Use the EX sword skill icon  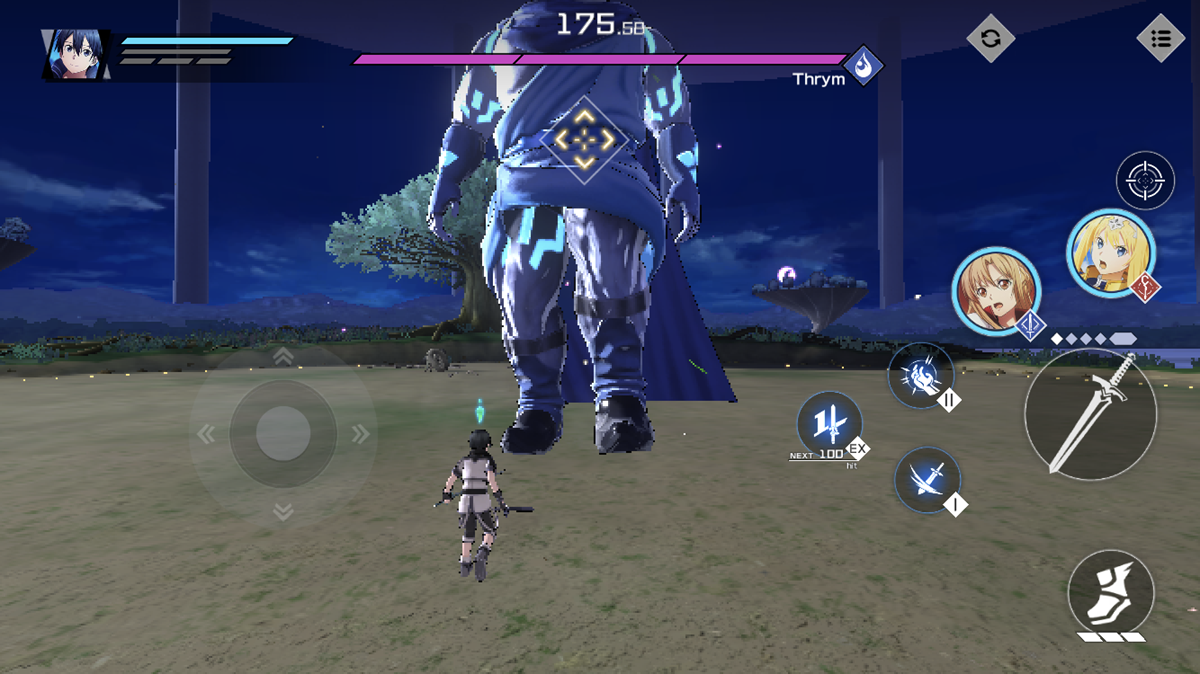[829, 424]
